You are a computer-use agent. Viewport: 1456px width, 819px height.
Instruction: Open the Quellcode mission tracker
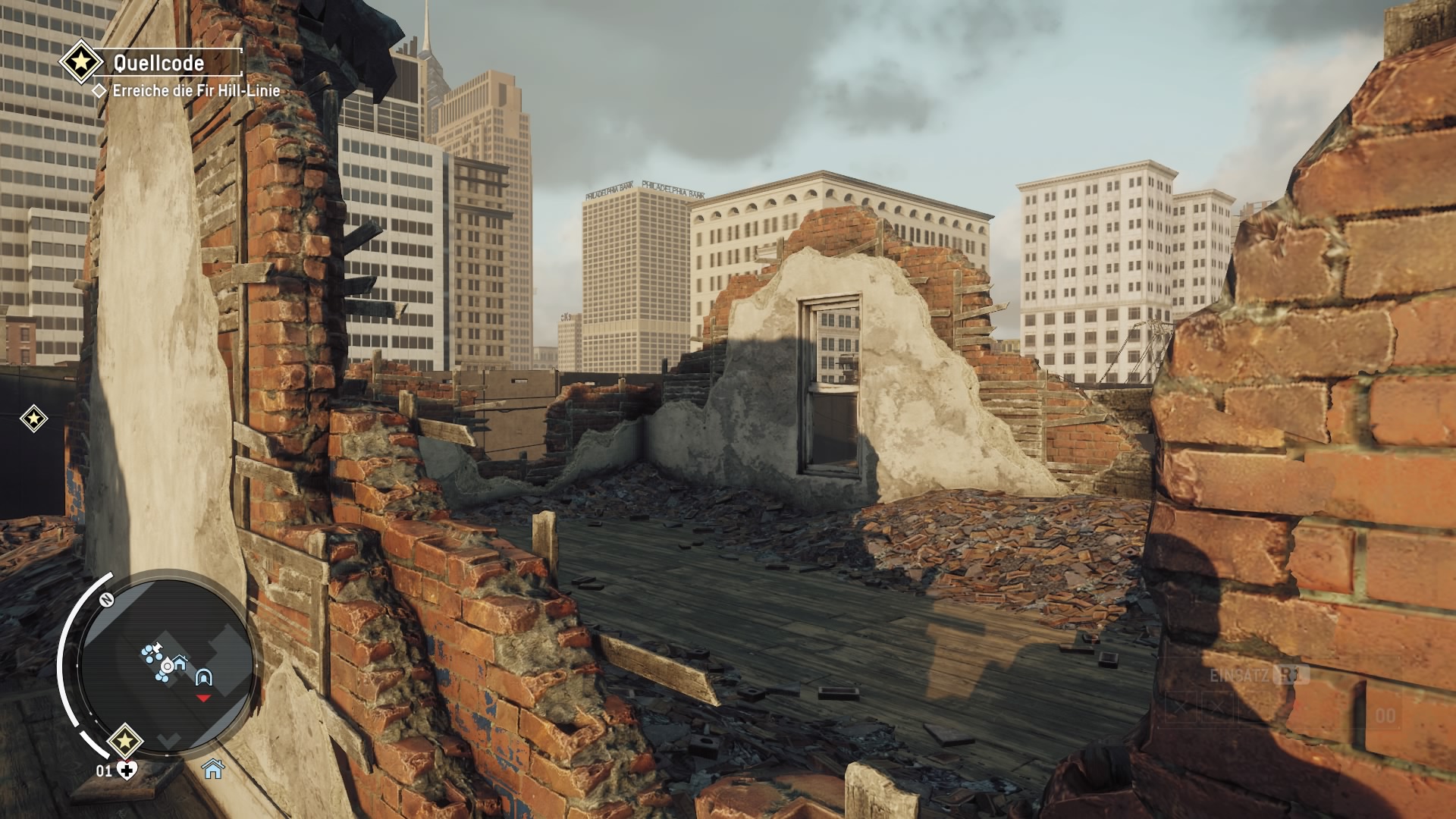pos(159,63)
